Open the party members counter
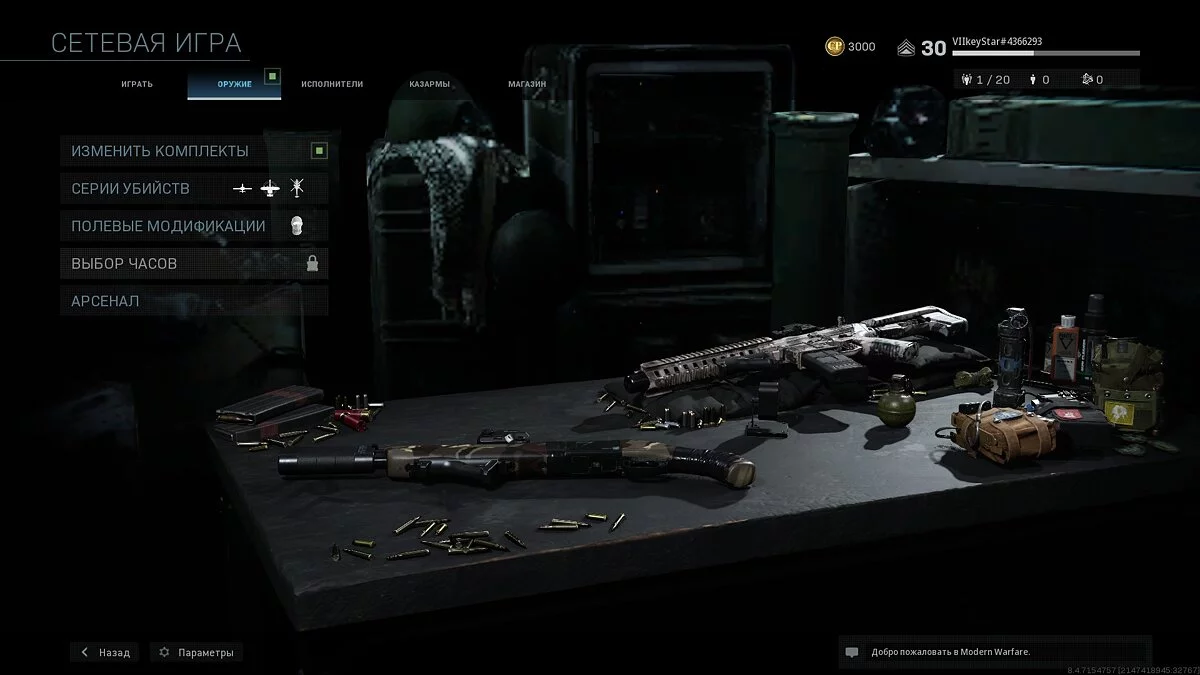This screenshot has height=675, width=1200. click(x=983, y=79)
